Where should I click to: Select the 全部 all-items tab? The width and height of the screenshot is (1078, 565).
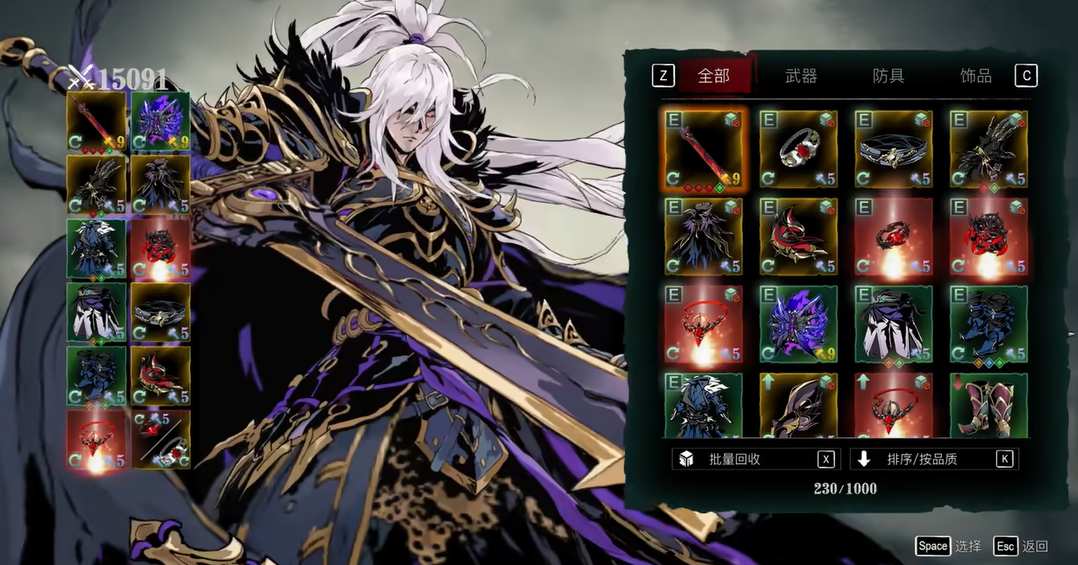pyautogui.click(x=714, y=76)
